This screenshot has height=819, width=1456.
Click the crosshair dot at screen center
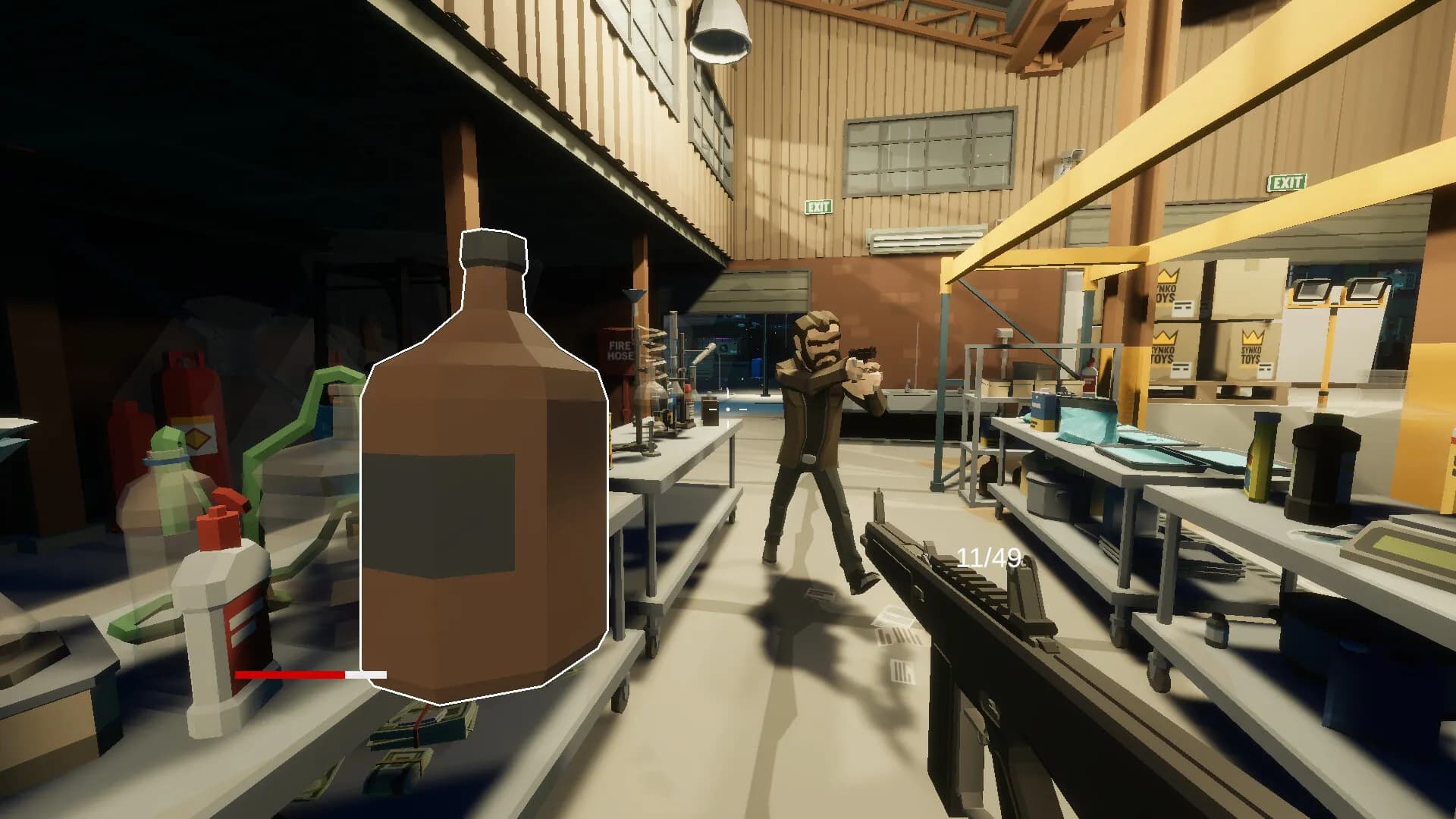click(x=728, y=408)
